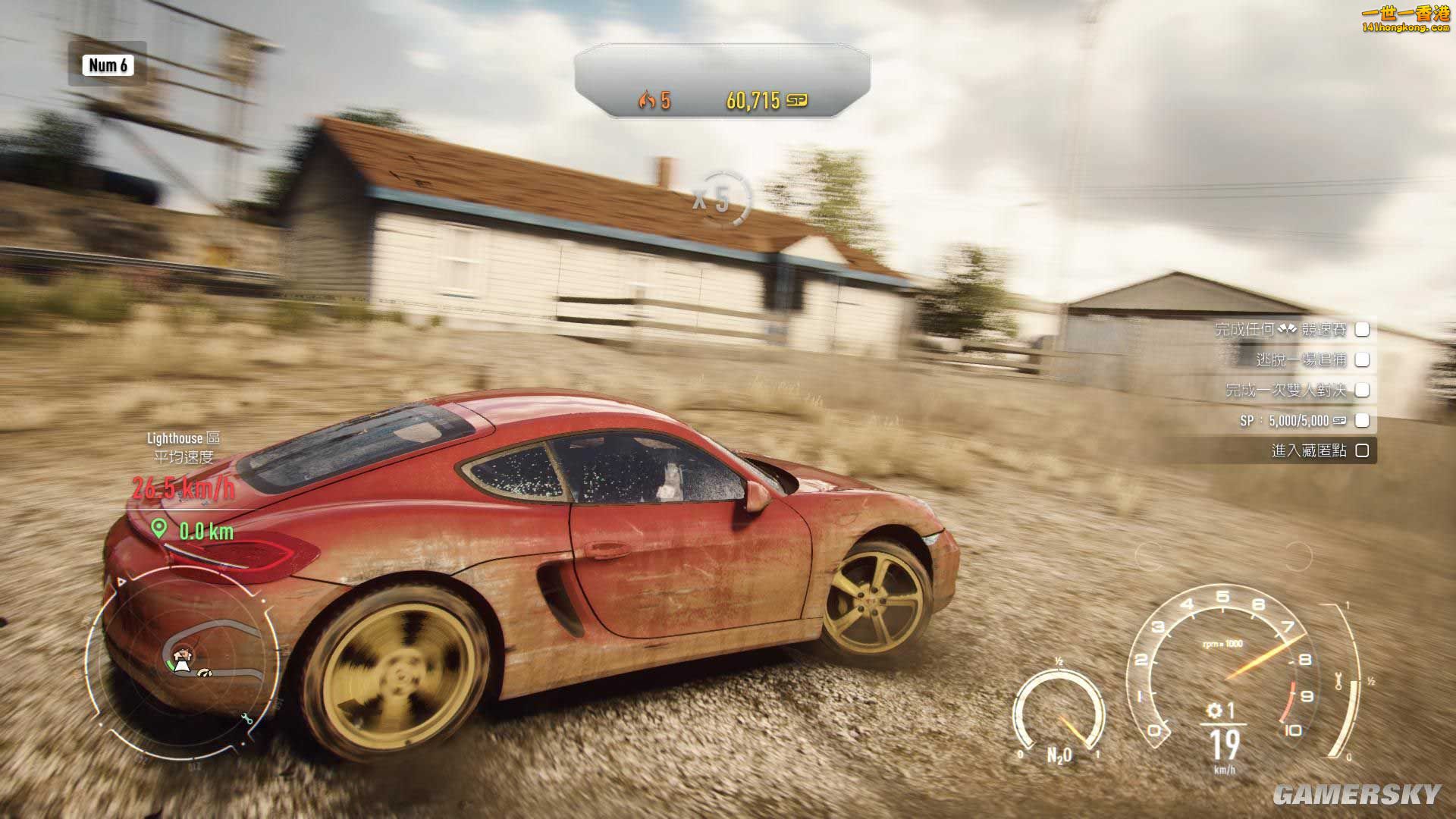
Task: Click the SP currency icon beside 60,715
Action: pyautogui.click(x=798, y=98)
